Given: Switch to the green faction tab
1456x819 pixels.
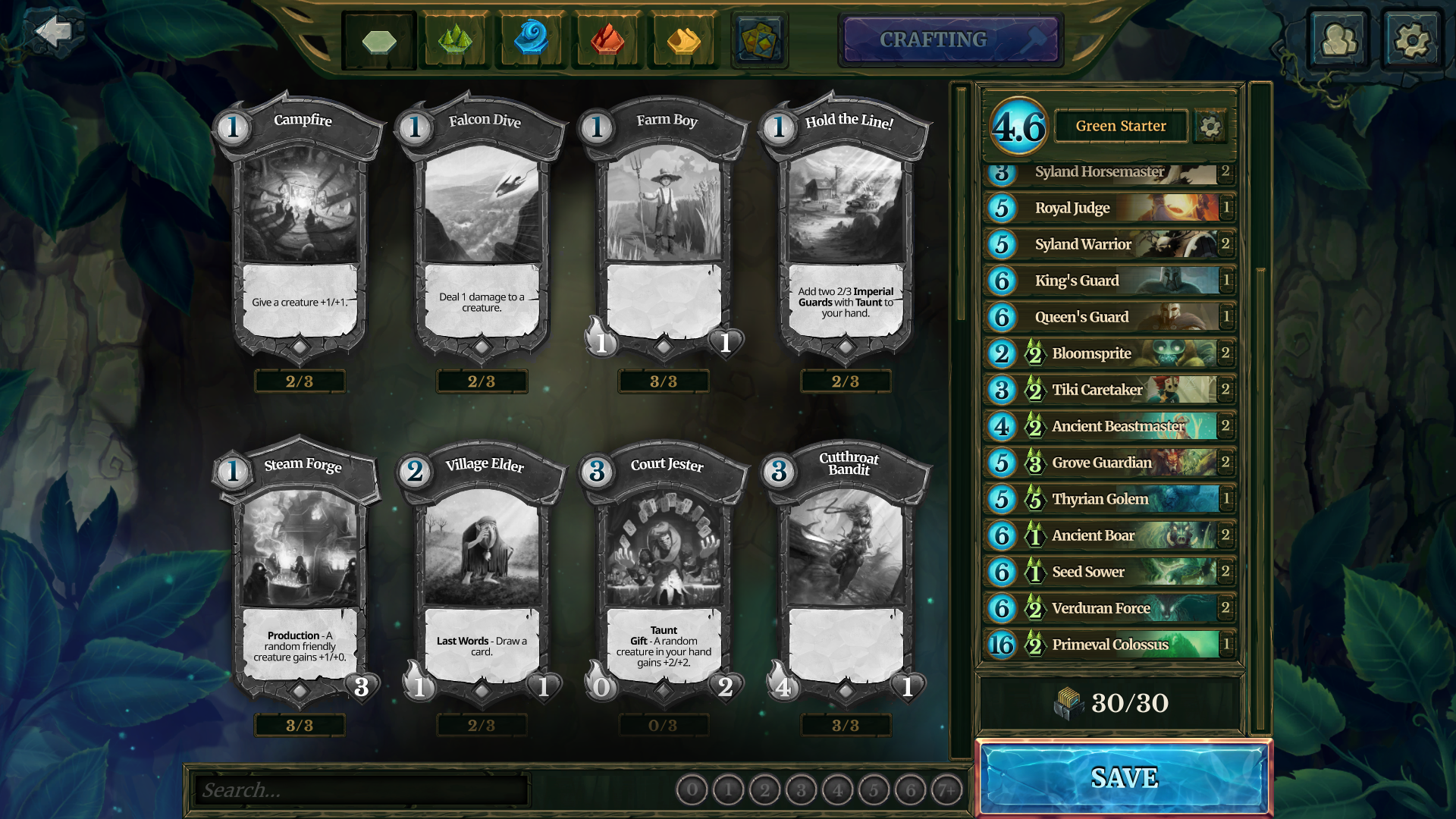Looking at the screenshot, I should (455, 41).
